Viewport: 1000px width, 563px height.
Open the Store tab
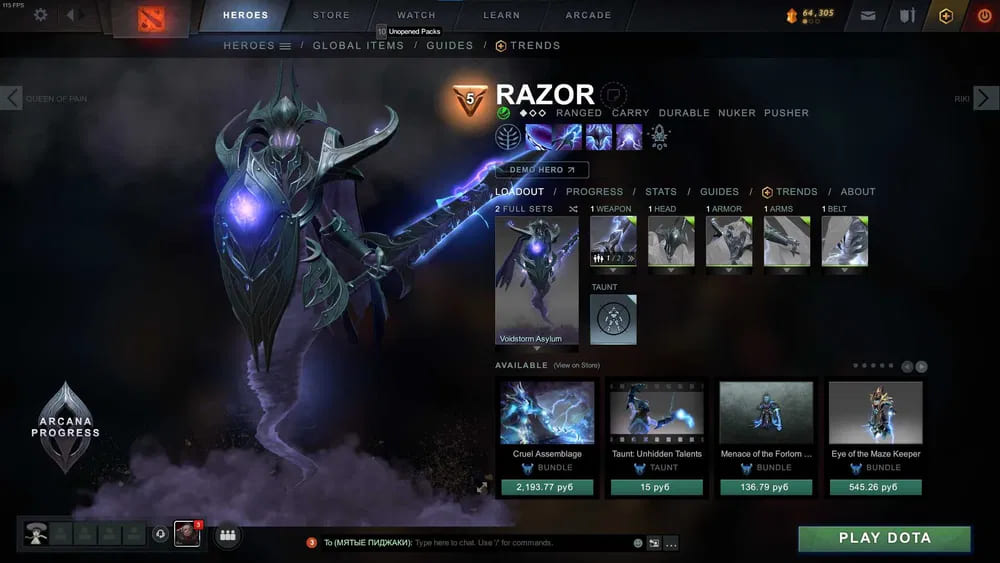(331, 15)
